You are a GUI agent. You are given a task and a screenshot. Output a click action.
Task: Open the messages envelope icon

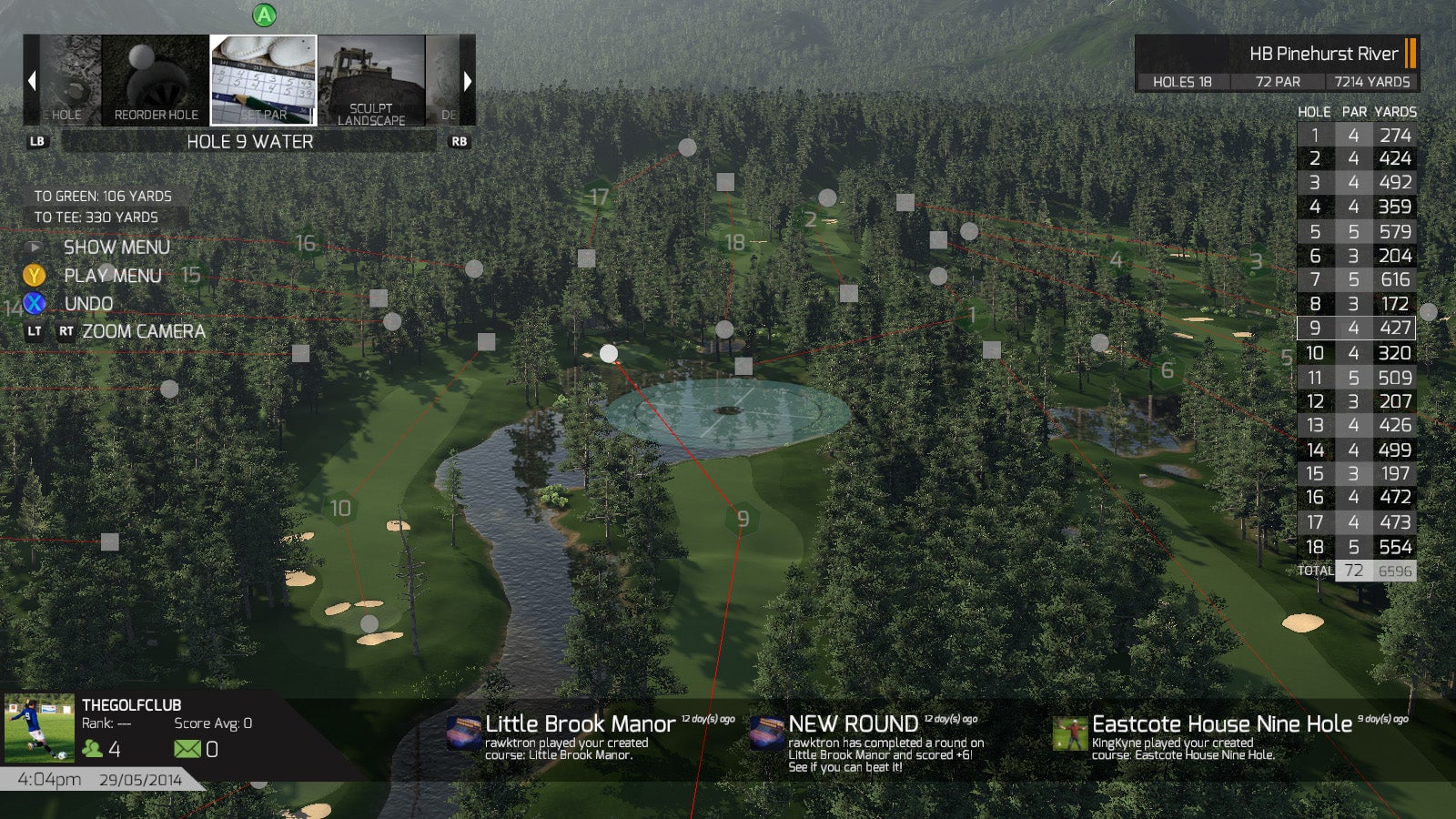coord(187,749)
